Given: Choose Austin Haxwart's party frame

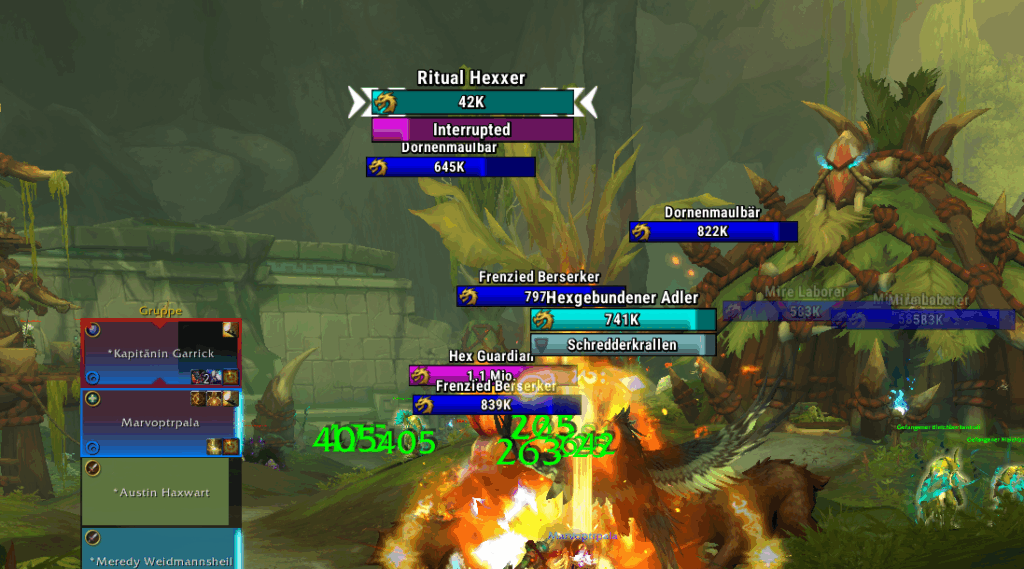Looking at the screenshot, I should point(160,492).
